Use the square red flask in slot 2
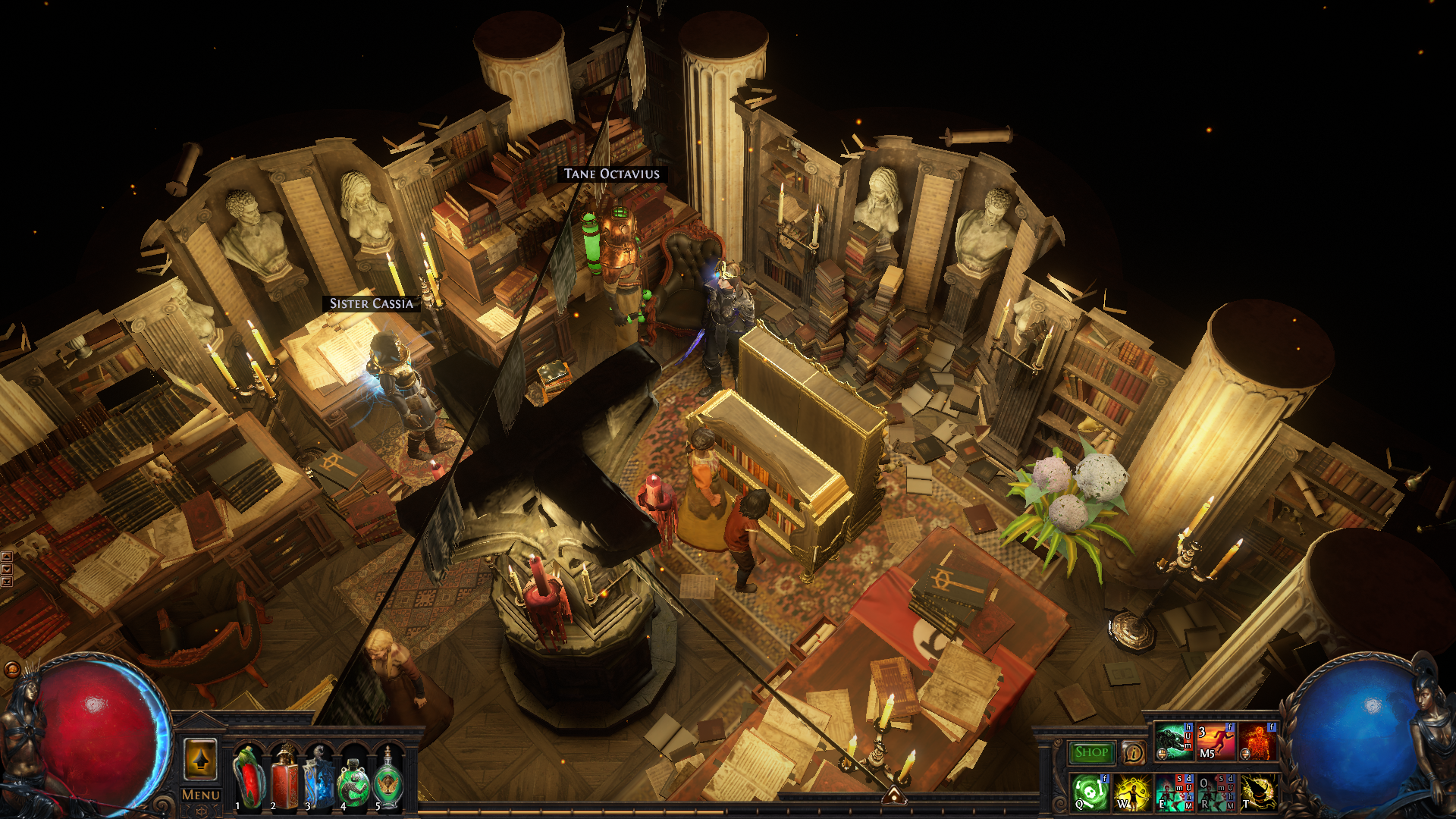 click(x=284, y=777)
